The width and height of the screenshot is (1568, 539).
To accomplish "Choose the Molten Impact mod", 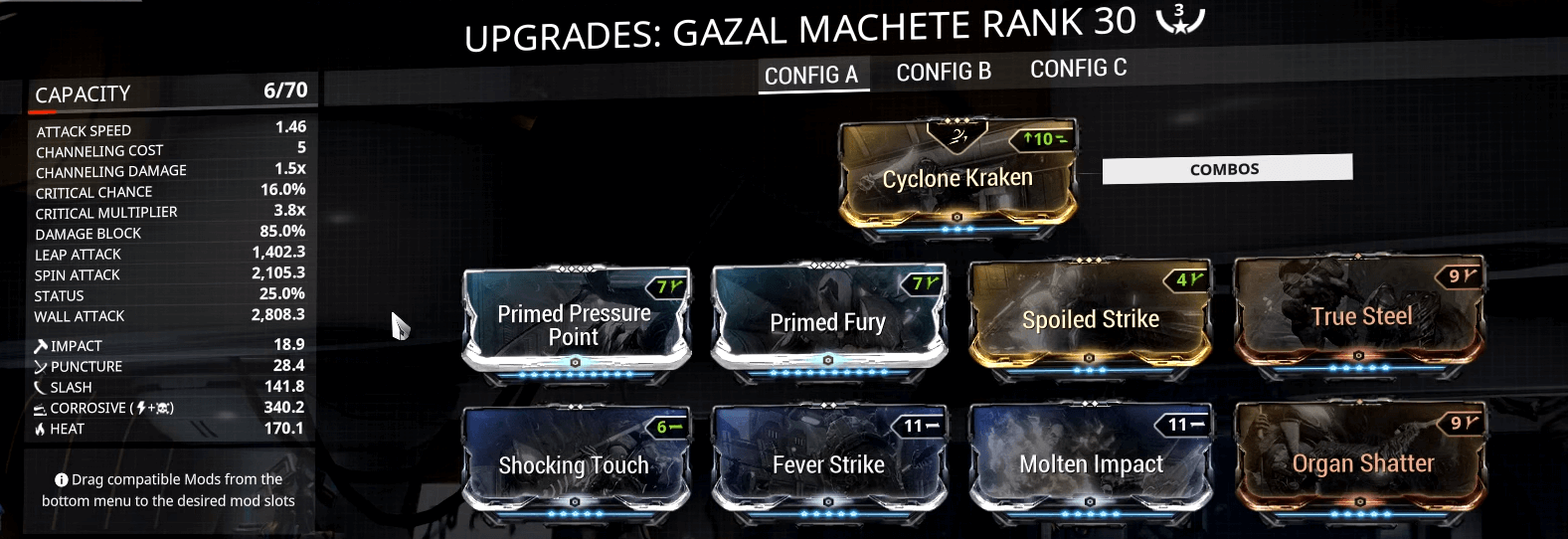I will tap(1090, 463).
